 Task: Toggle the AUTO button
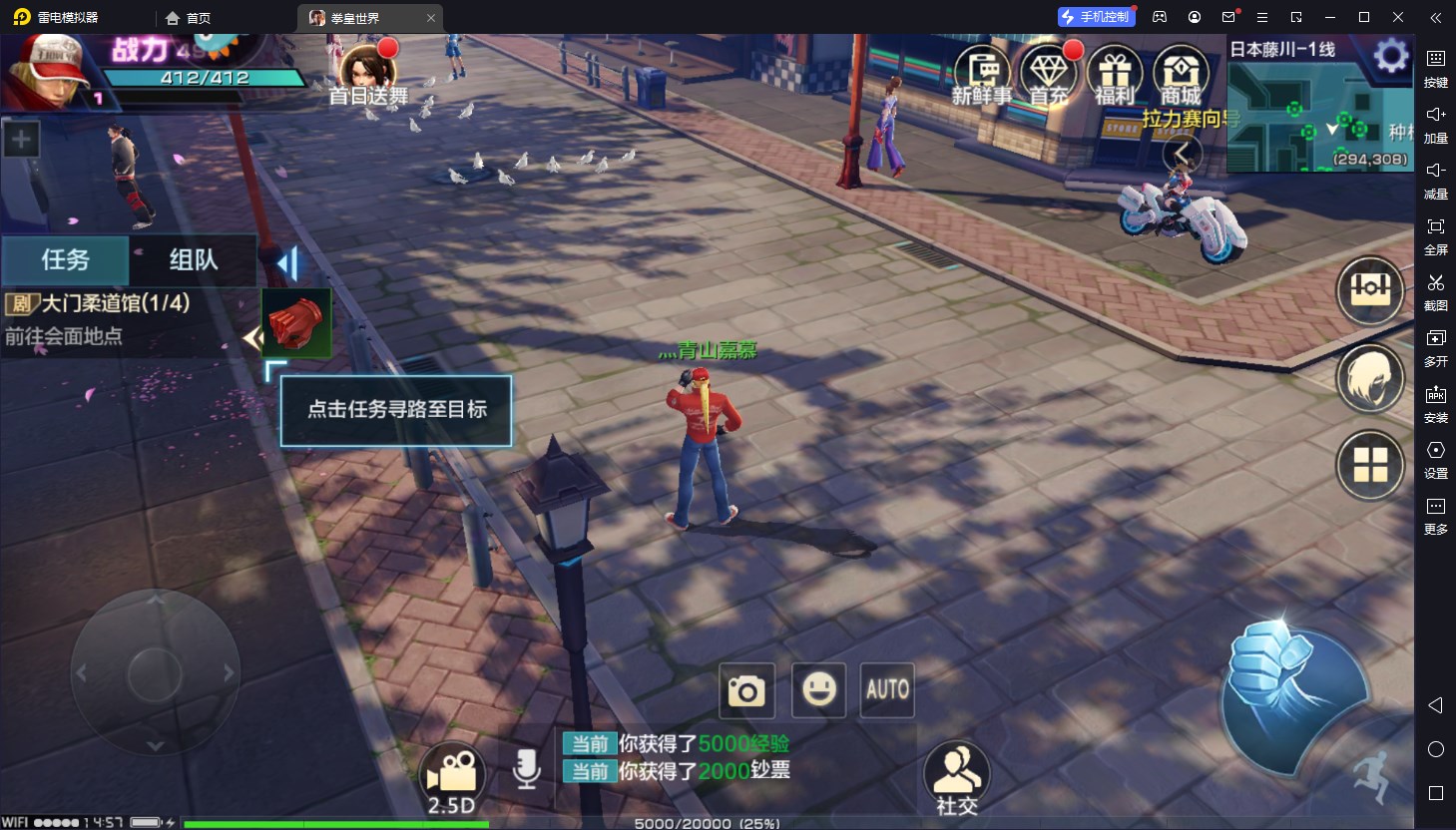tap(887, 690)
